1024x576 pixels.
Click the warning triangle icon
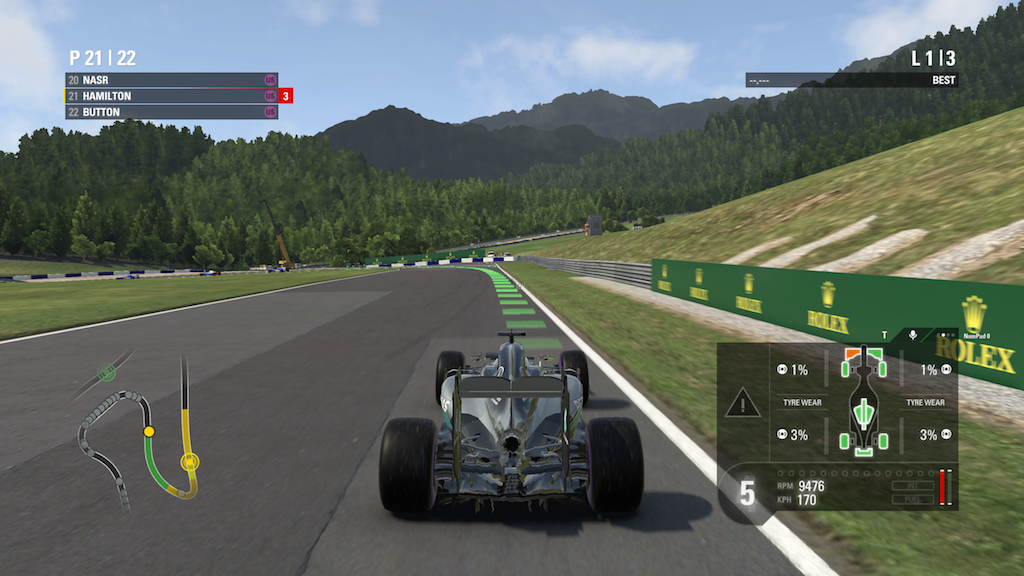pos(742,404)
